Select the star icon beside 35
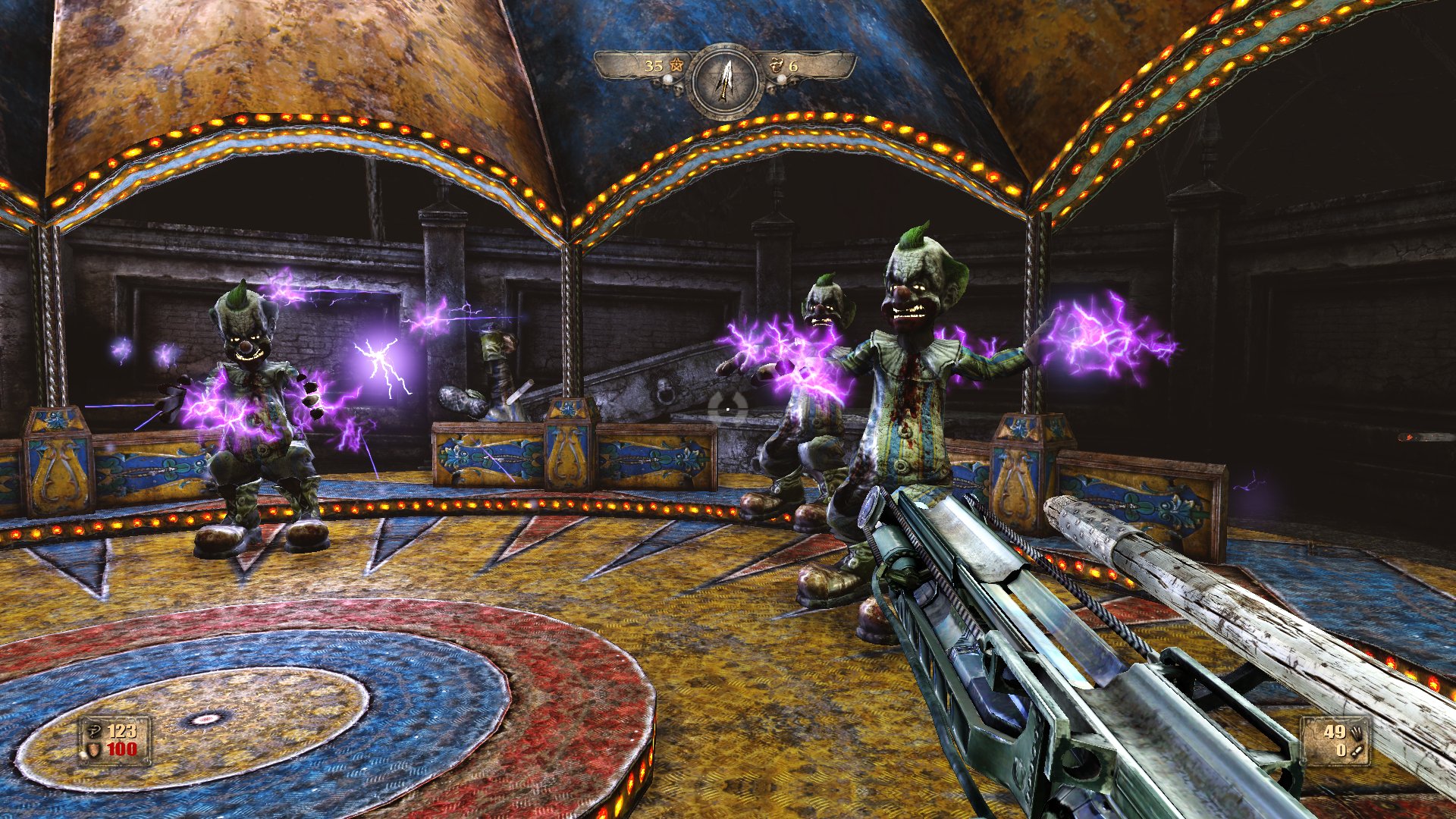The image size is (1456, 819). (676, 66)
